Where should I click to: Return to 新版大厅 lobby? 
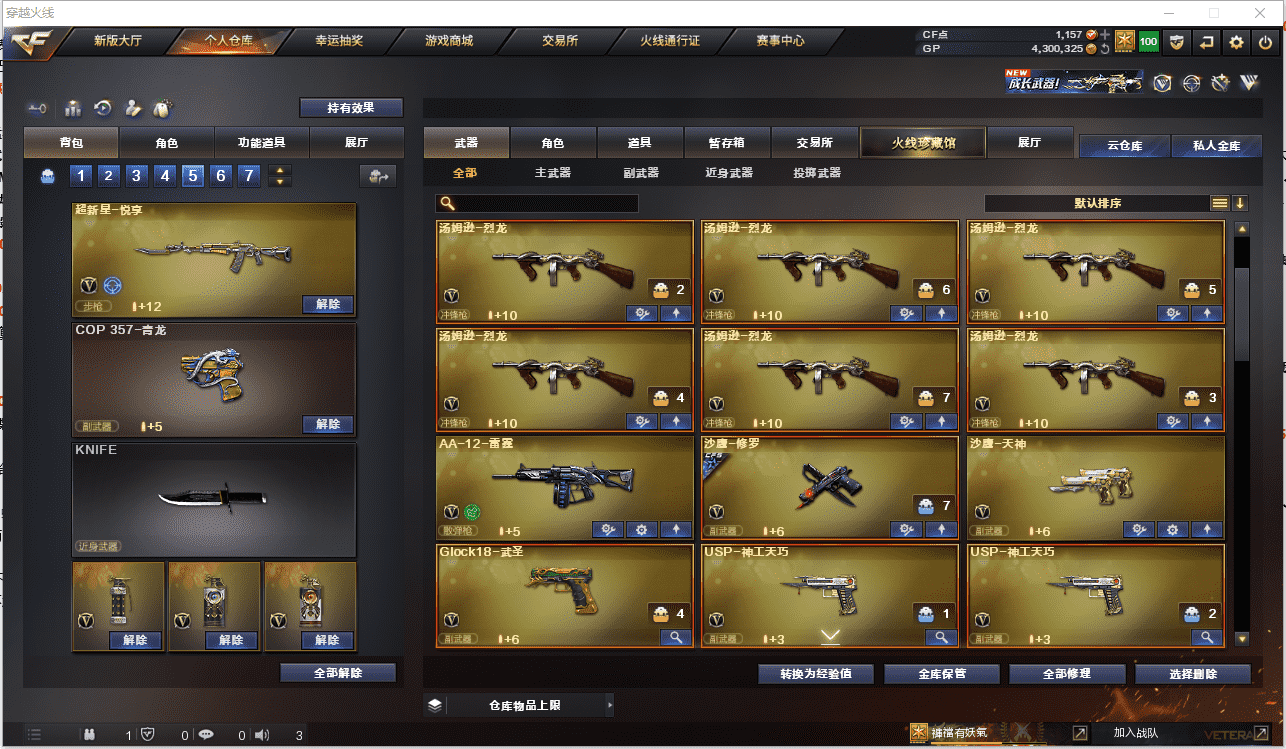(x=118, y=41)
